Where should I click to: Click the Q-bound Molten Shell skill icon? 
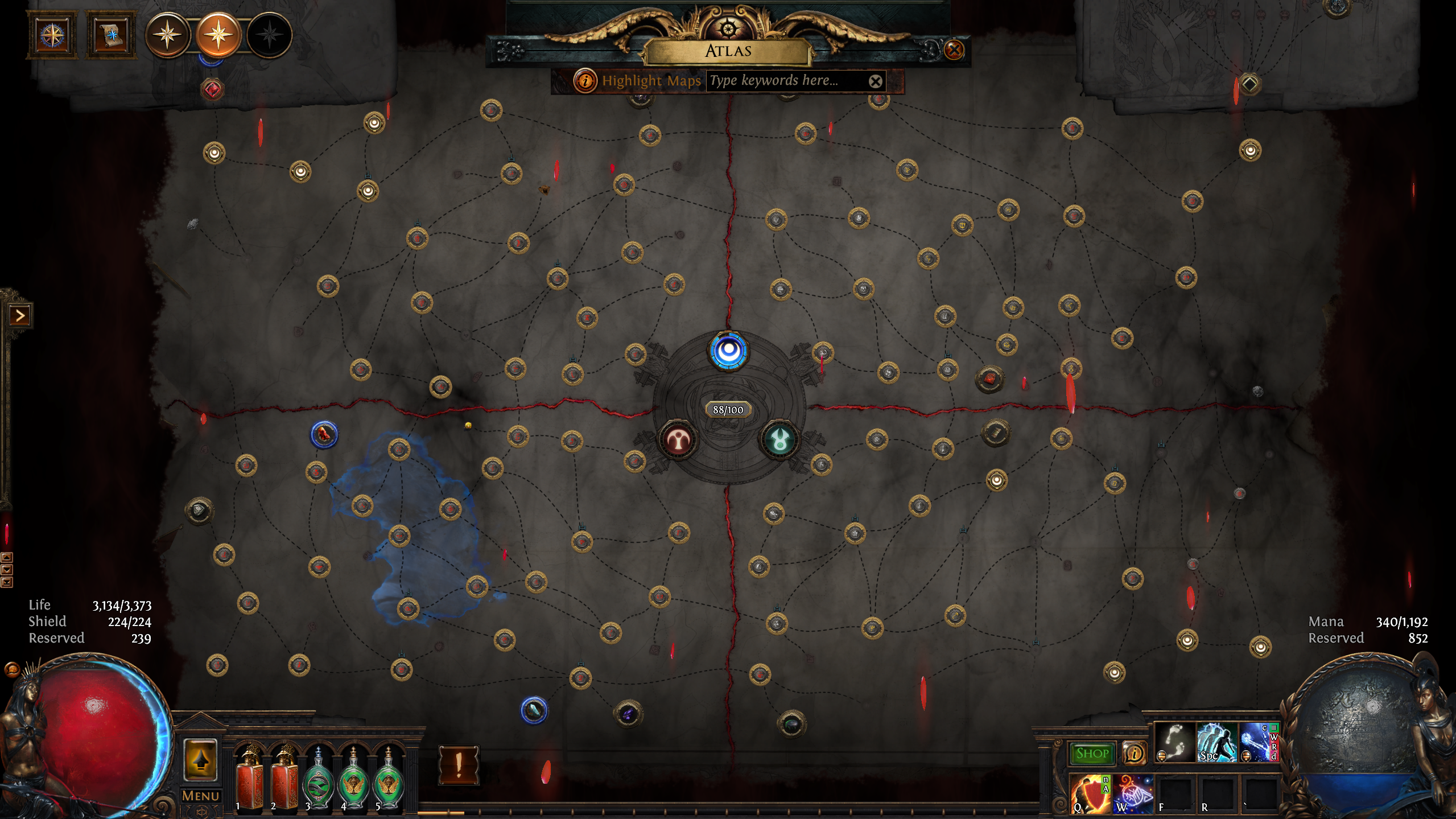[x=1092, y=794]
